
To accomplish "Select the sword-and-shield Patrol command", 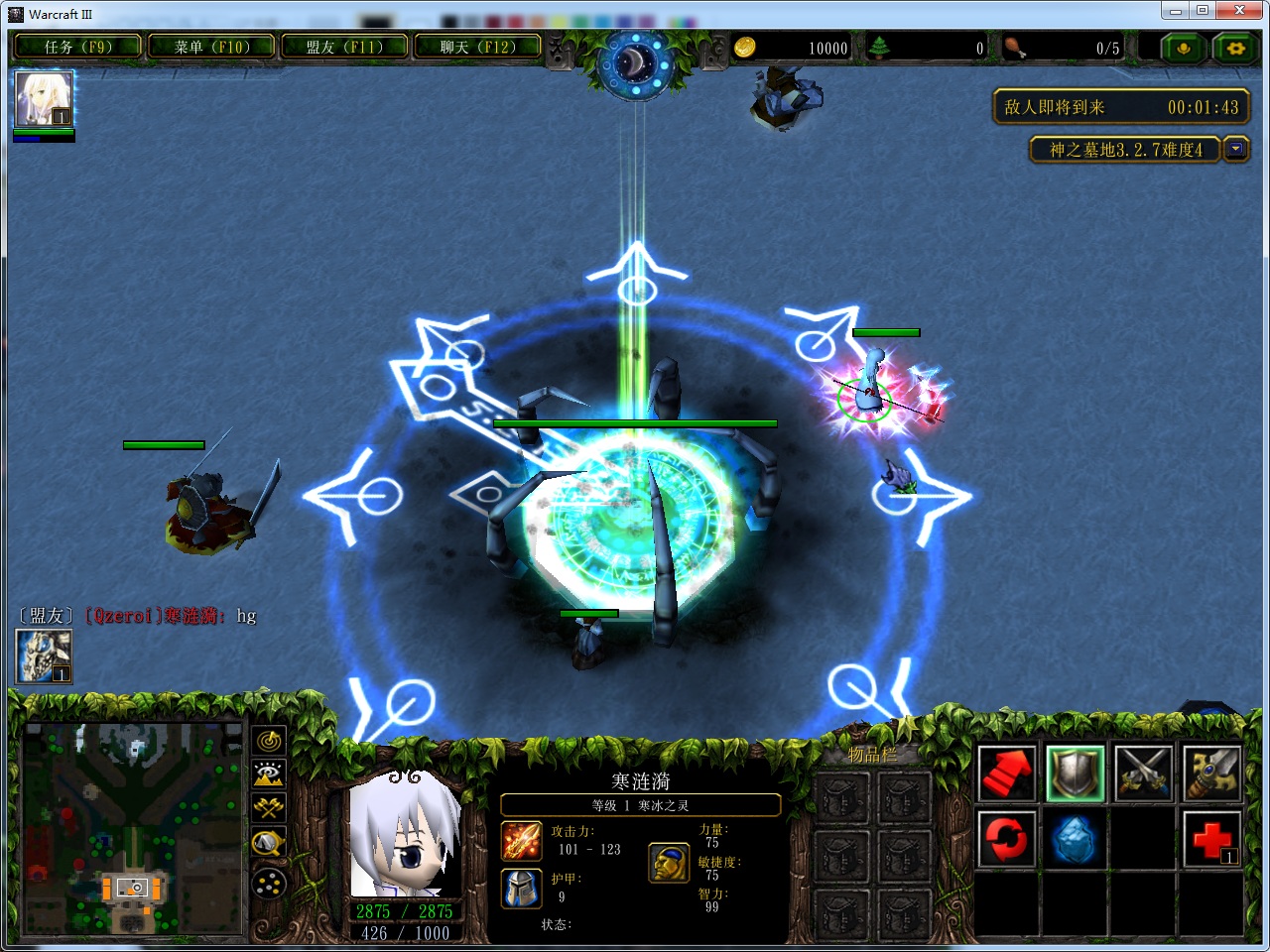I will point(1211,773).
